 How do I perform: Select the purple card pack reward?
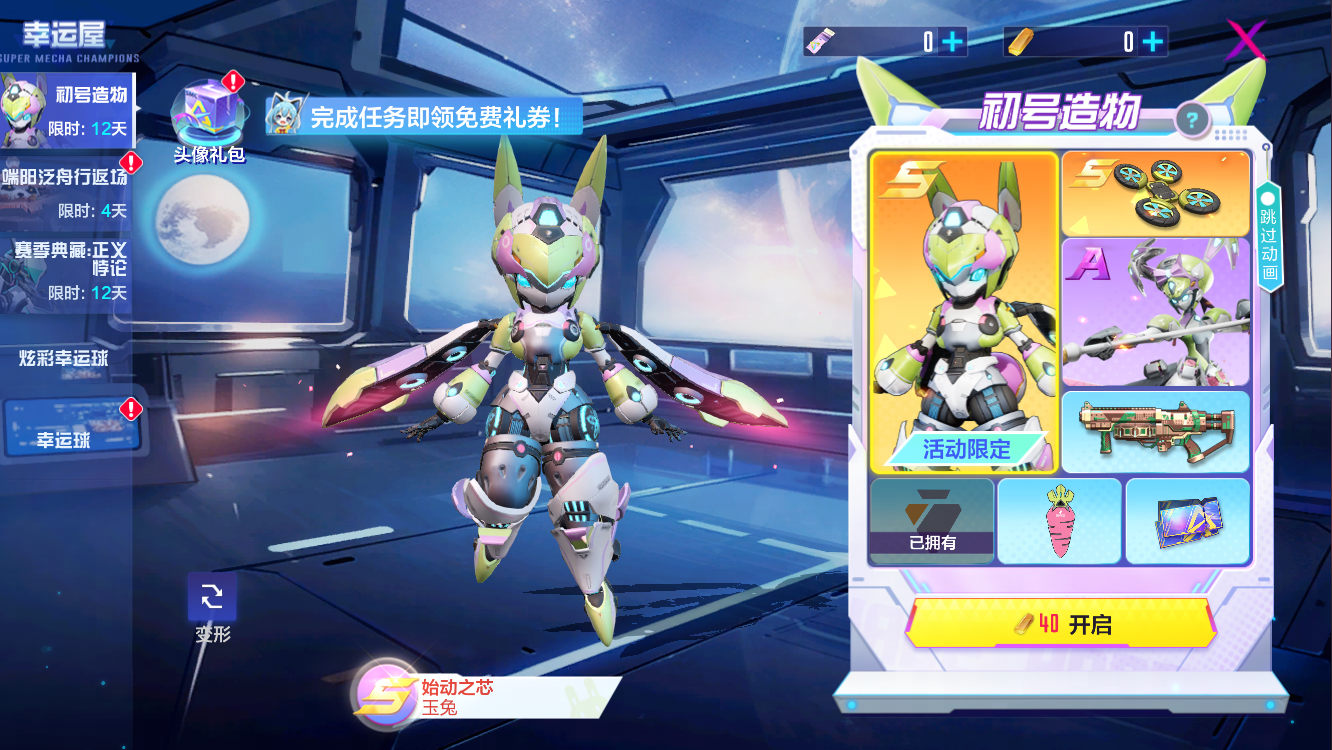coord(1187,521)
